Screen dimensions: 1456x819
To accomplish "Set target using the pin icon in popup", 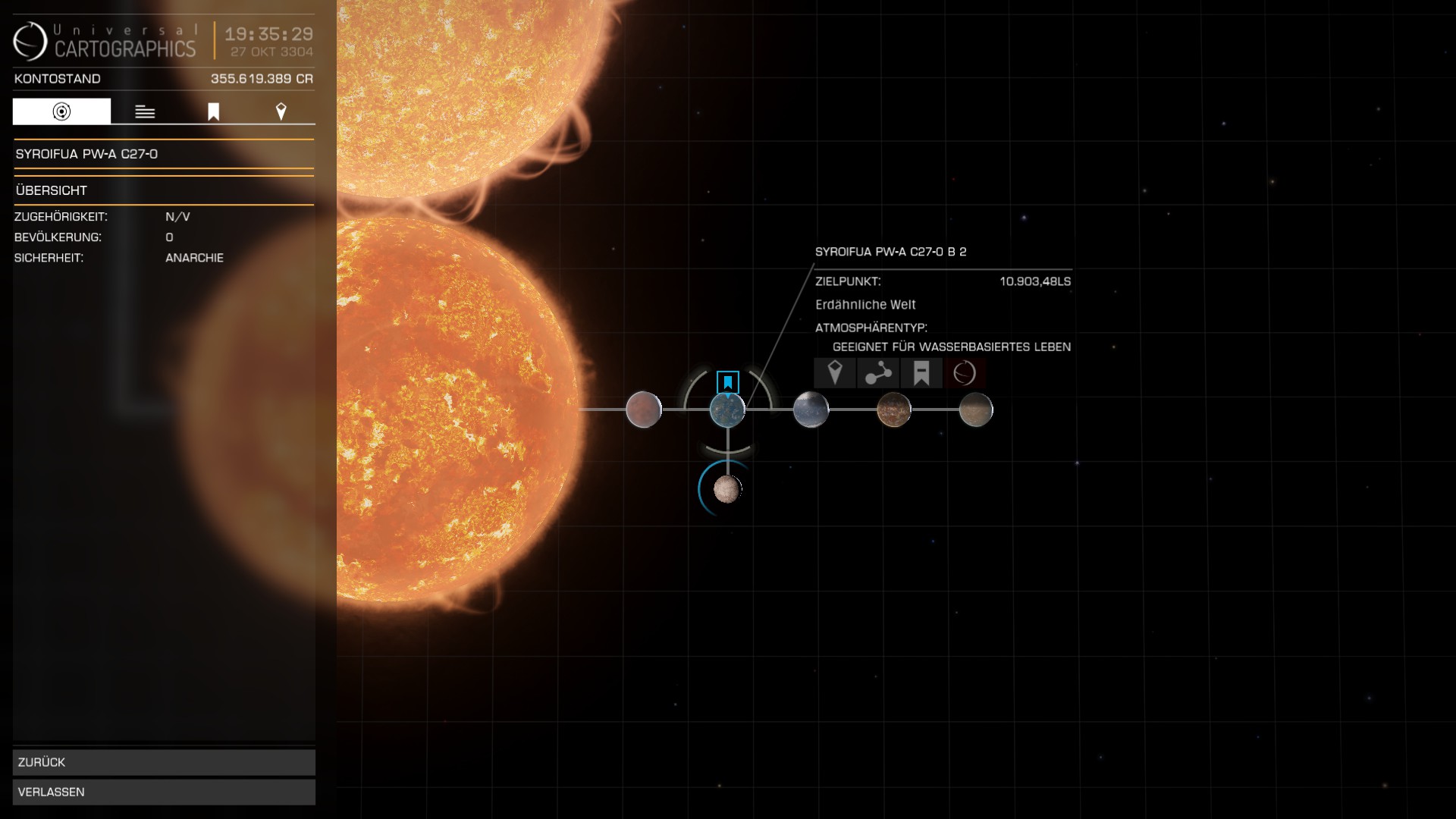I will click(835, 373).
